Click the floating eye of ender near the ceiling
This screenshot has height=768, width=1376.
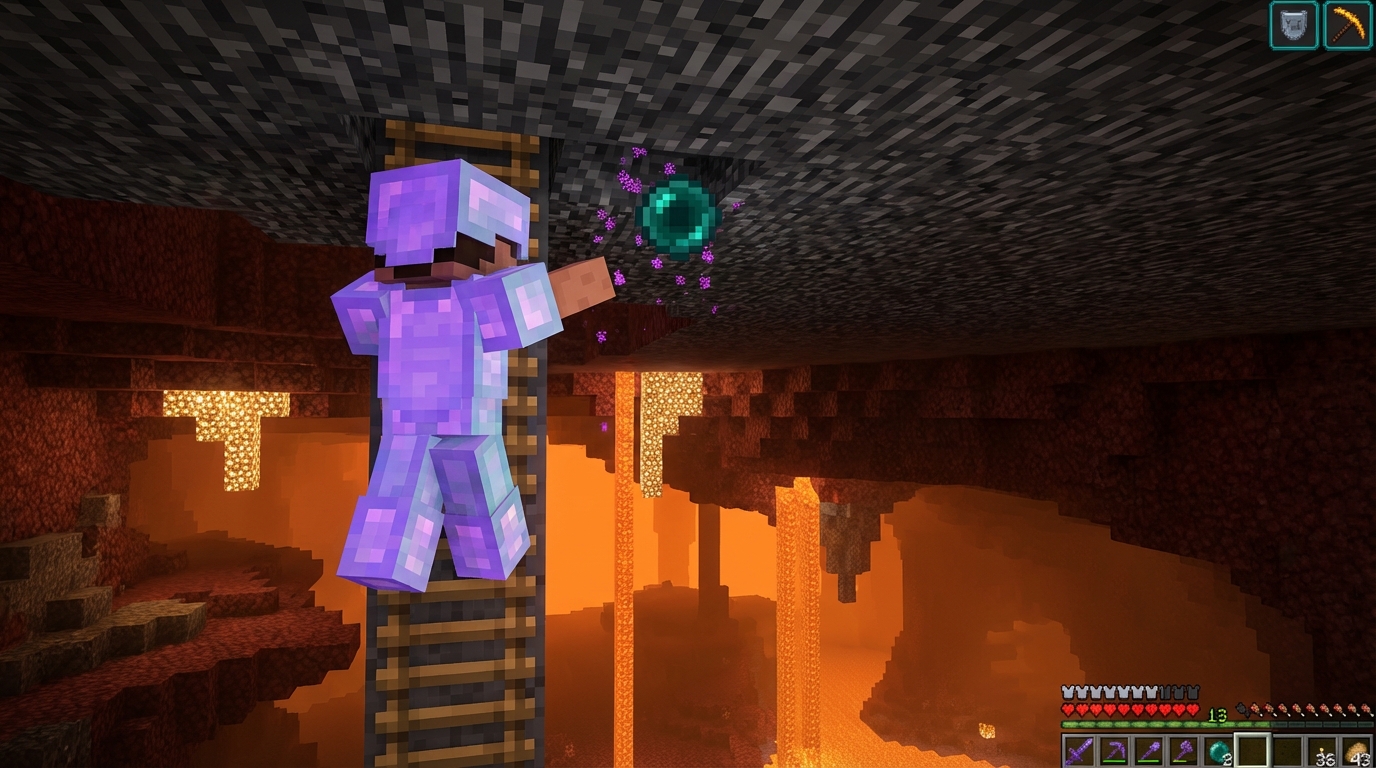point(675,215)
